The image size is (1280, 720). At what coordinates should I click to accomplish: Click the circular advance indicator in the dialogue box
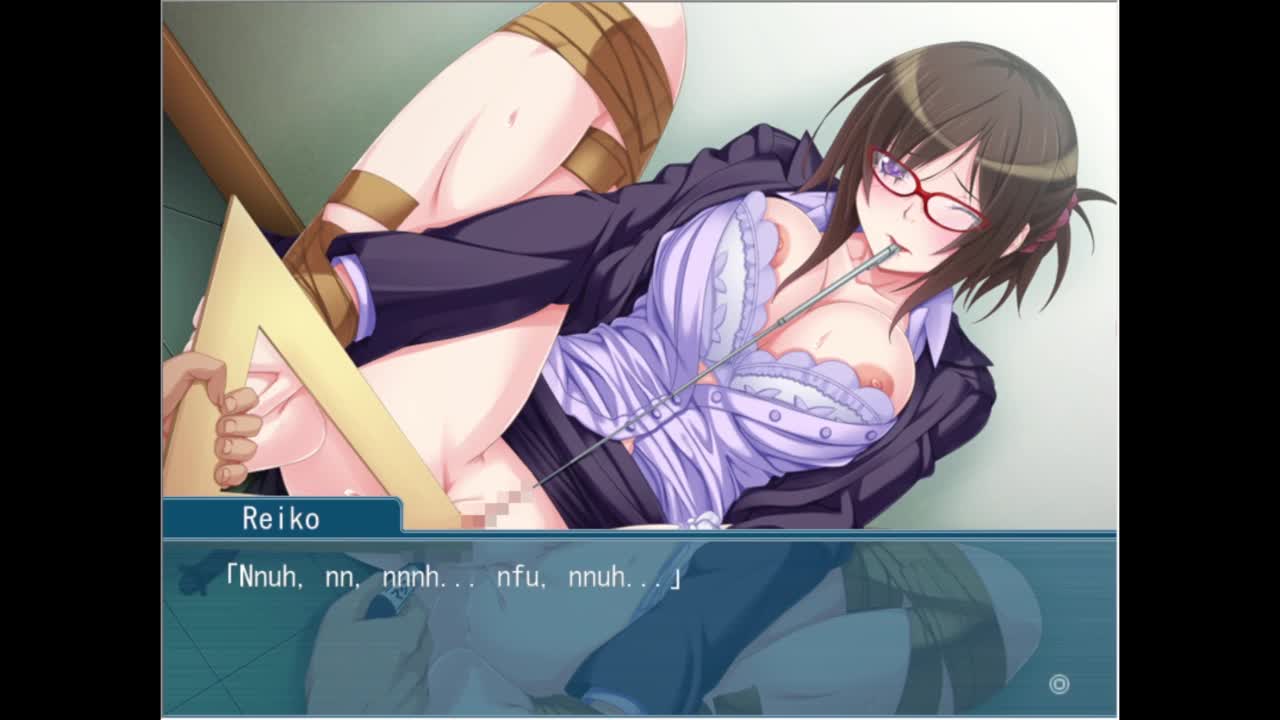[x=1059, y=684]
